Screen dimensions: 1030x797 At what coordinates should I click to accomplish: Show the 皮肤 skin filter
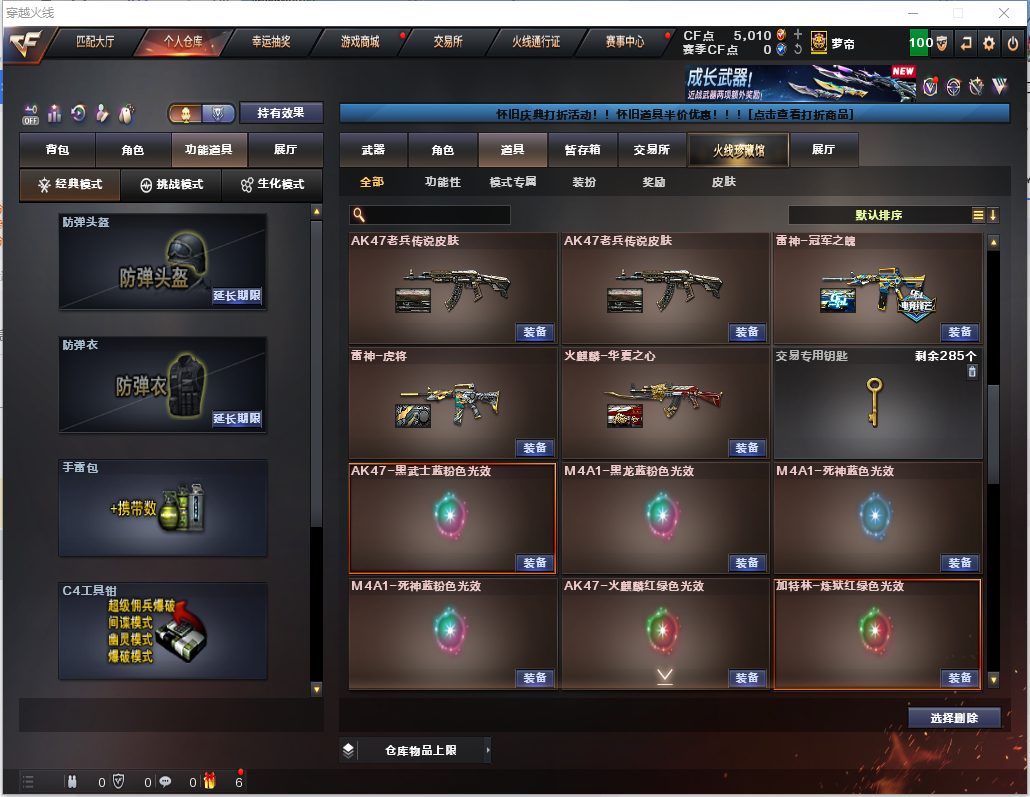(x=723, y=182)
